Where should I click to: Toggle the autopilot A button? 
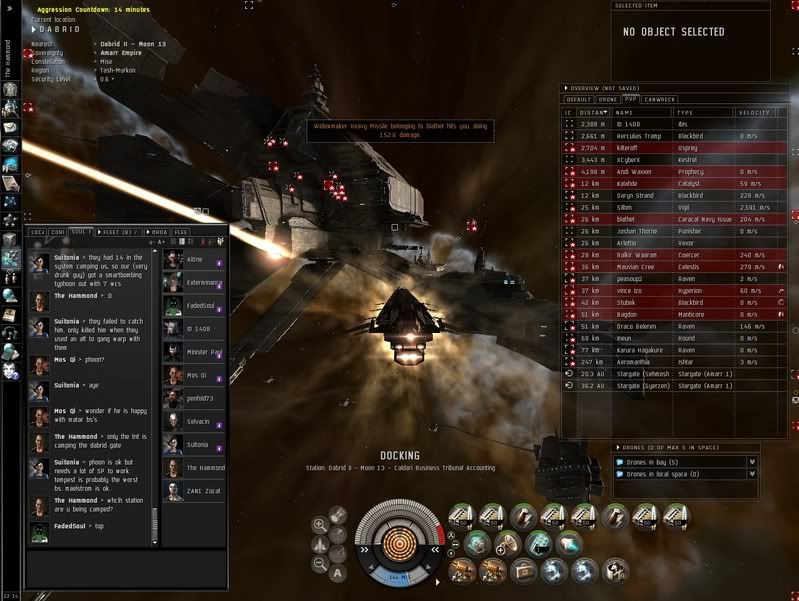[x=339, y=573]
